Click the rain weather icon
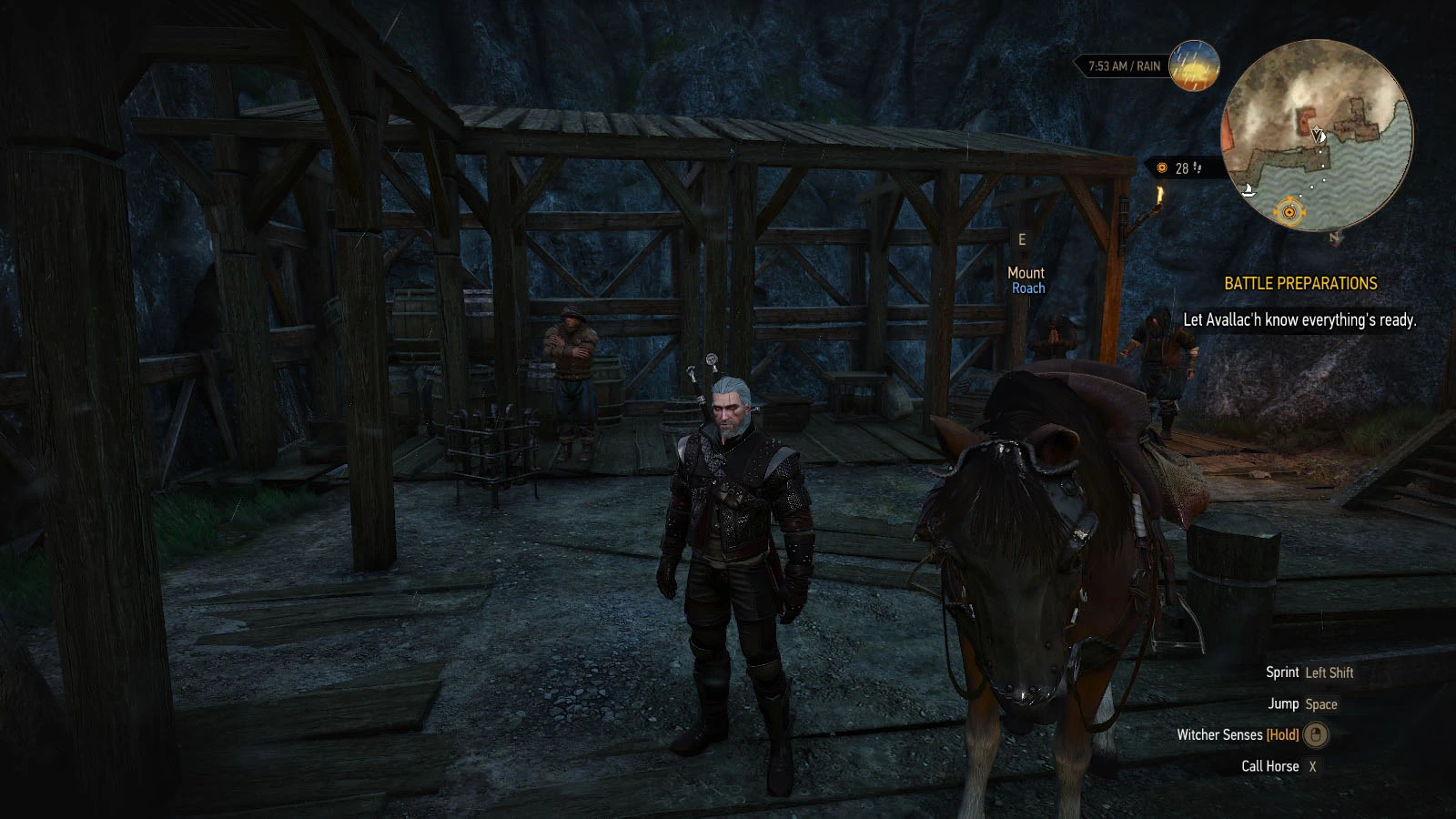 pyautogui.click(x=1194, y=66)
